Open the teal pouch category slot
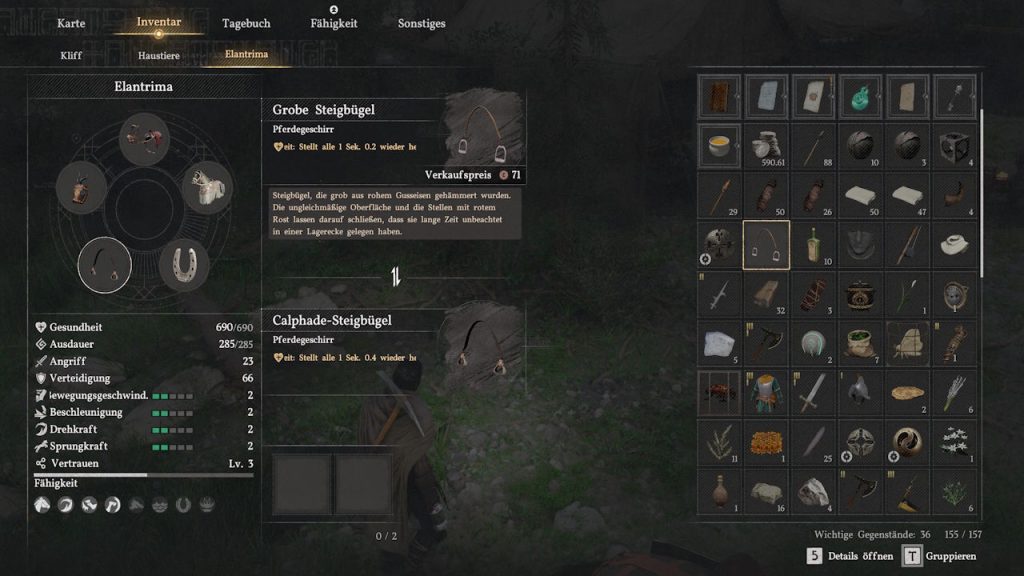 pyautogui.click(x=861, y=96)
